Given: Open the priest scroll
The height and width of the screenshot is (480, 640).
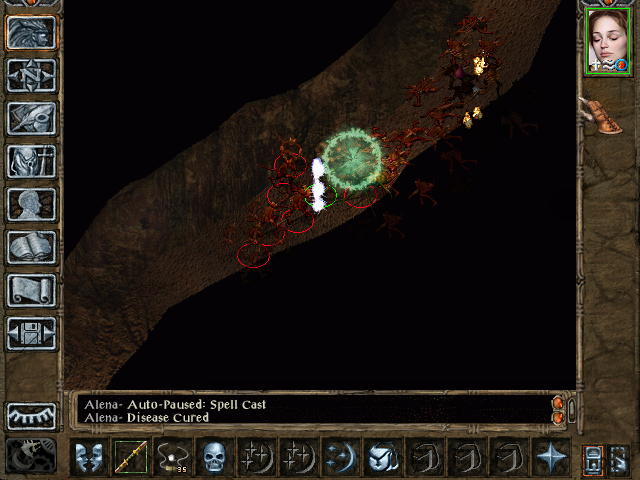Looking at the screenshot, I should (x=31, y=290).
